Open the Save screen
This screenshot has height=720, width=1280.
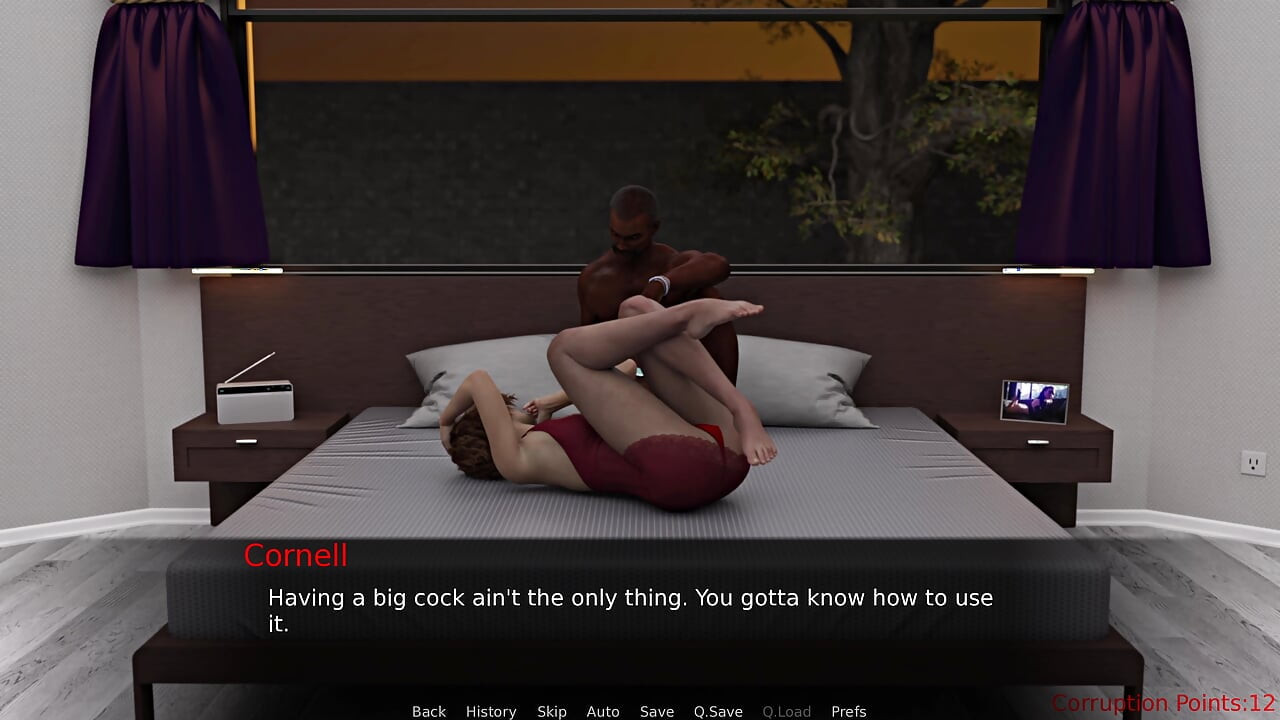(657, 711)
